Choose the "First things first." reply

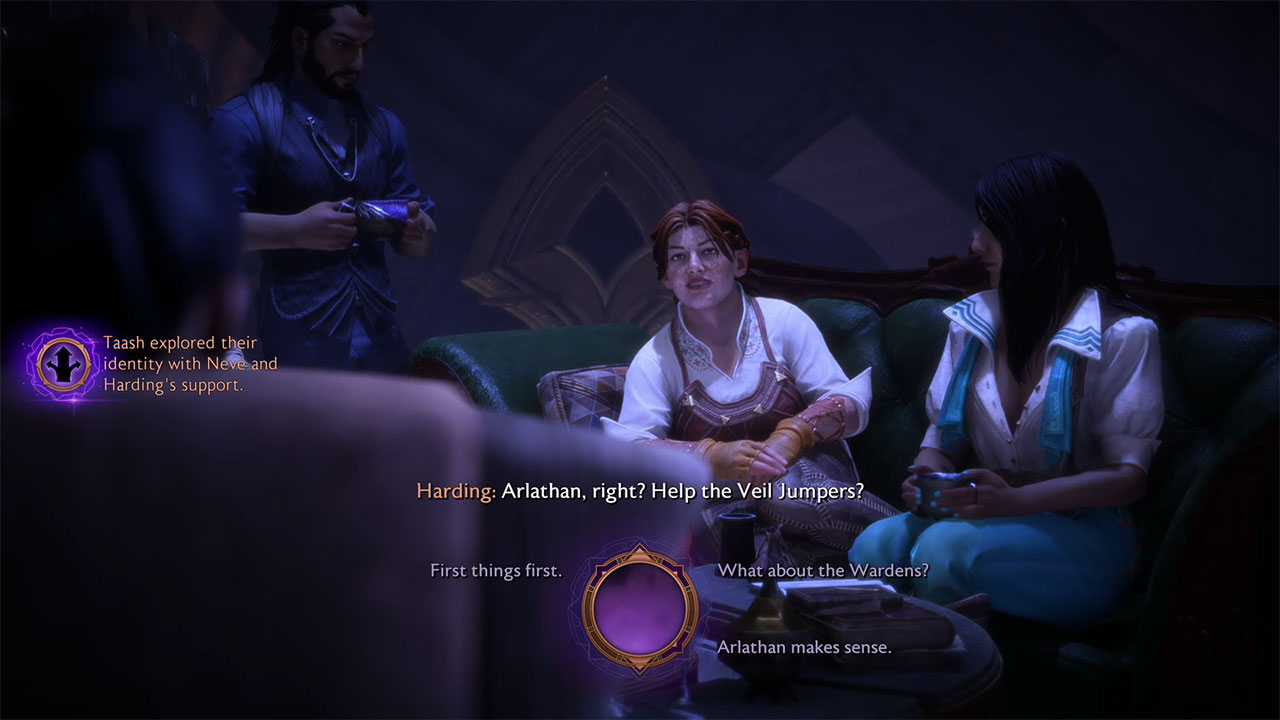click(496, 571)
